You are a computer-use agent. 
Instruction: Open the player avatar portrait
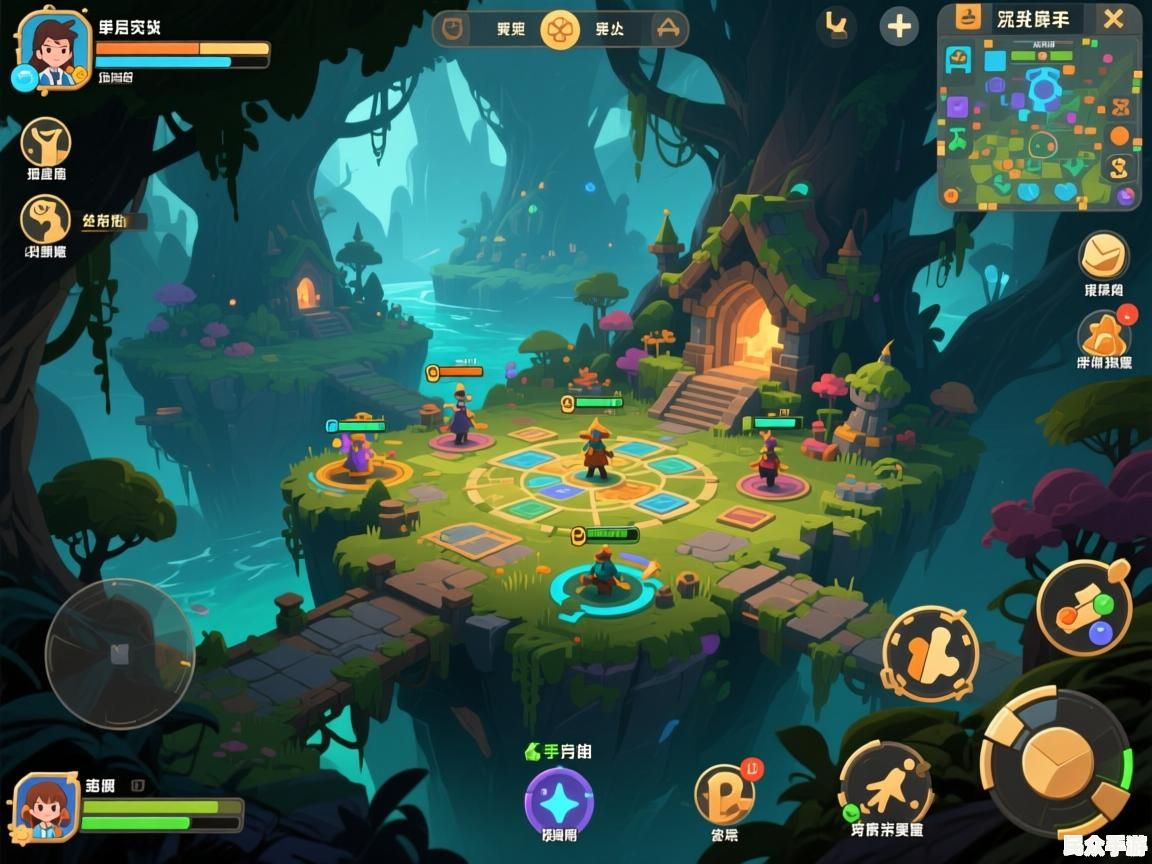pos(52,50)
